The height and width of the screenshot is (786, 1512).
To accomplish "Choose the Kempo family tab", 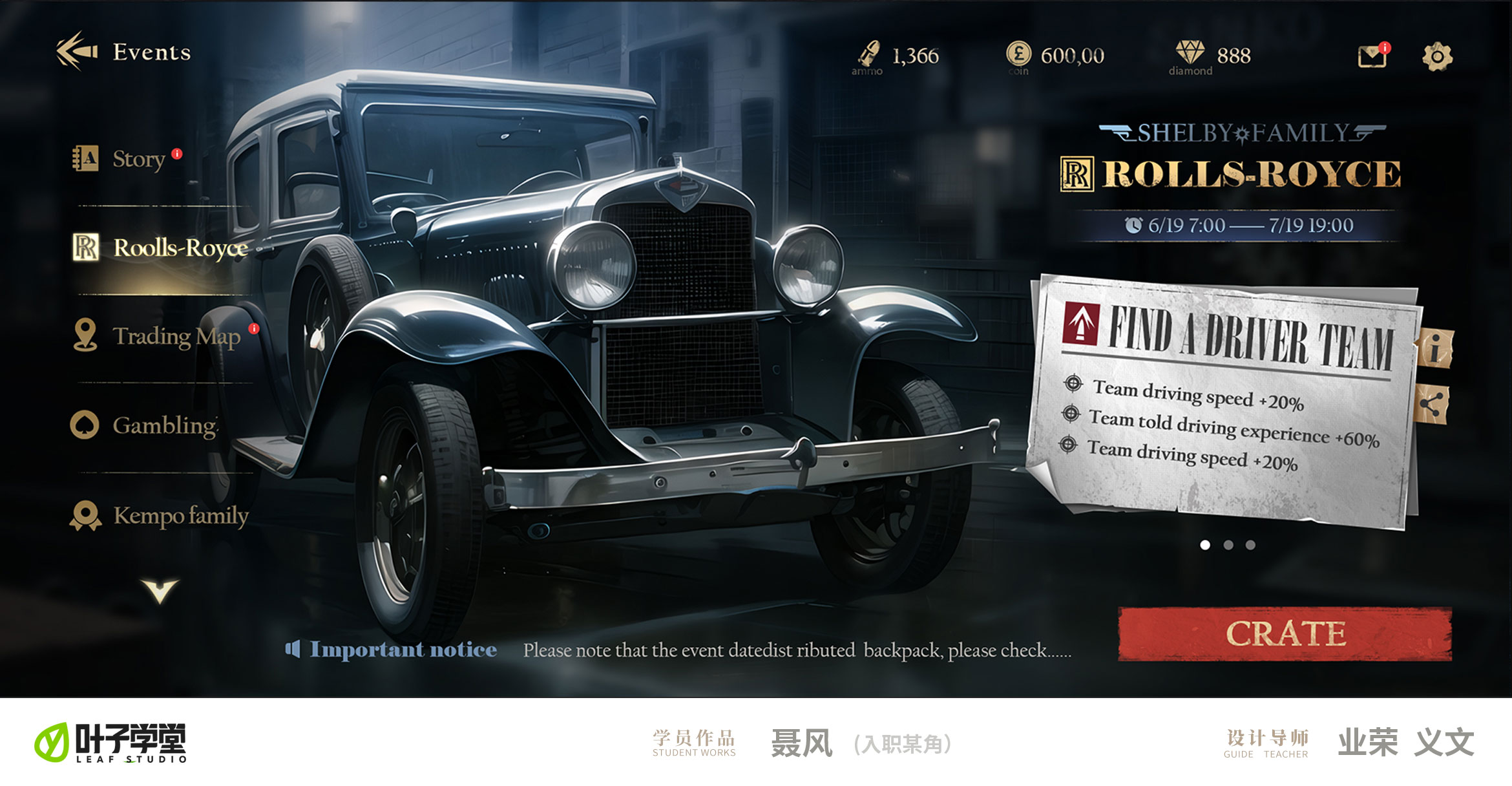I will coord(180,516).
